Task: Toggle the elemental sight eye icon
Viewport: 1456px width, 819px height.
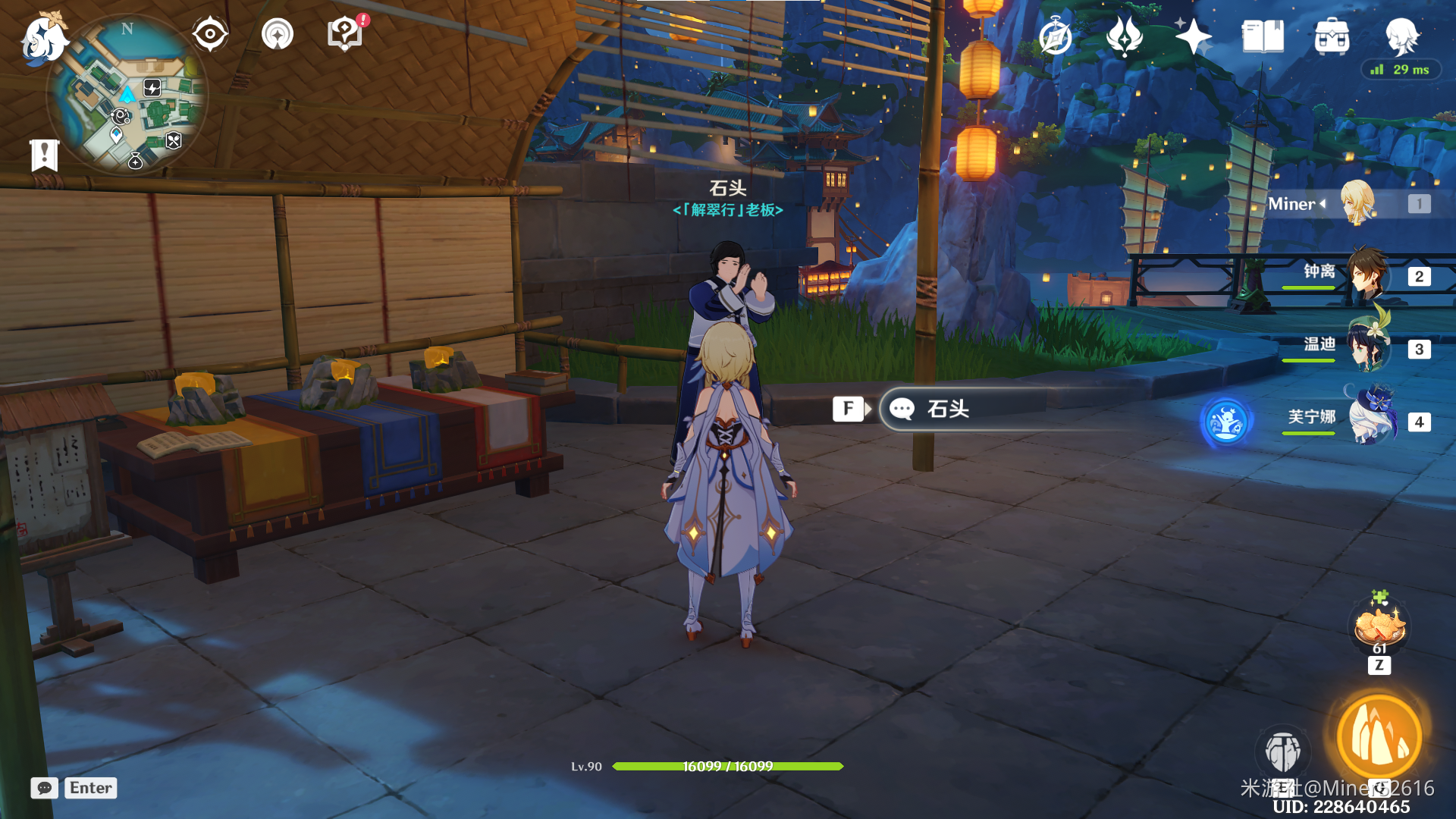Action: [210, 34]
